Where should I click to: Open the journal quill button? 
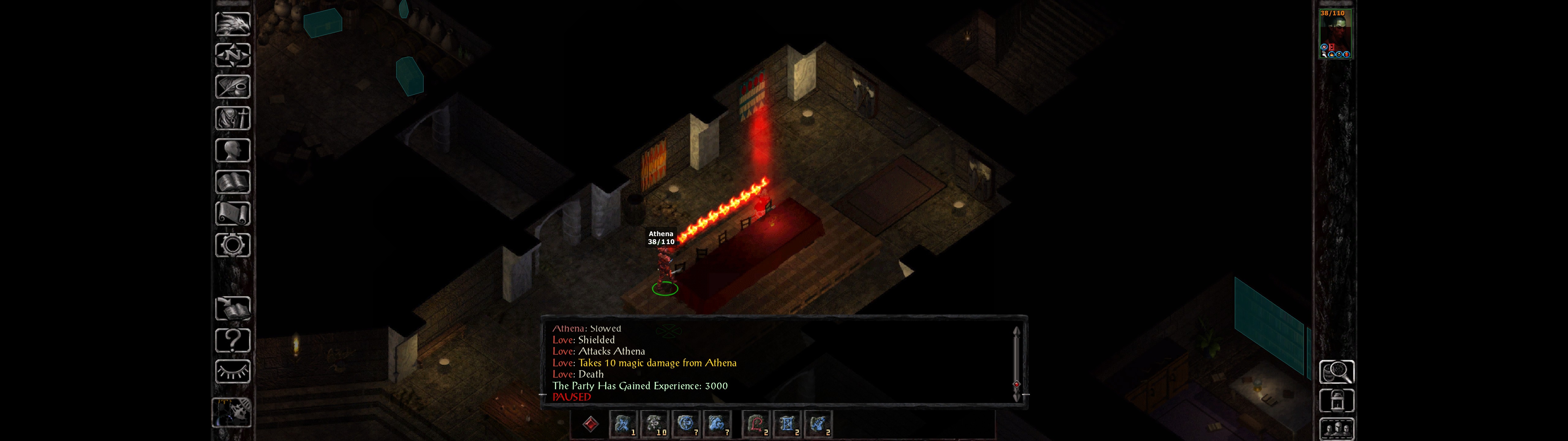232,87
